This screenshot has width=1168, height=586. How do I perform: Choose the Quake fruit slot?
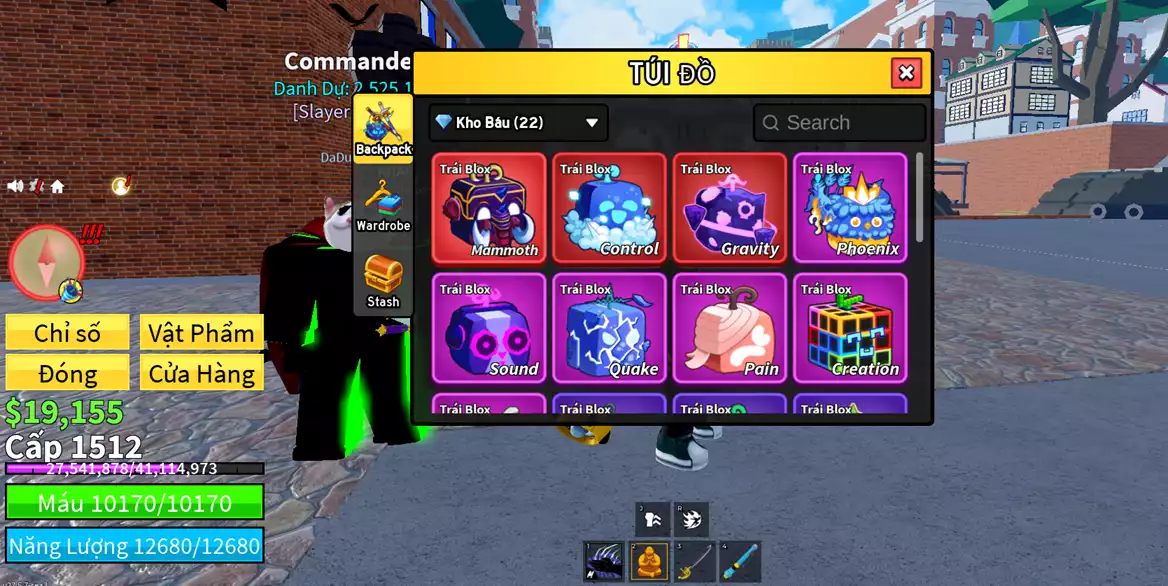[x=610, y=328]
